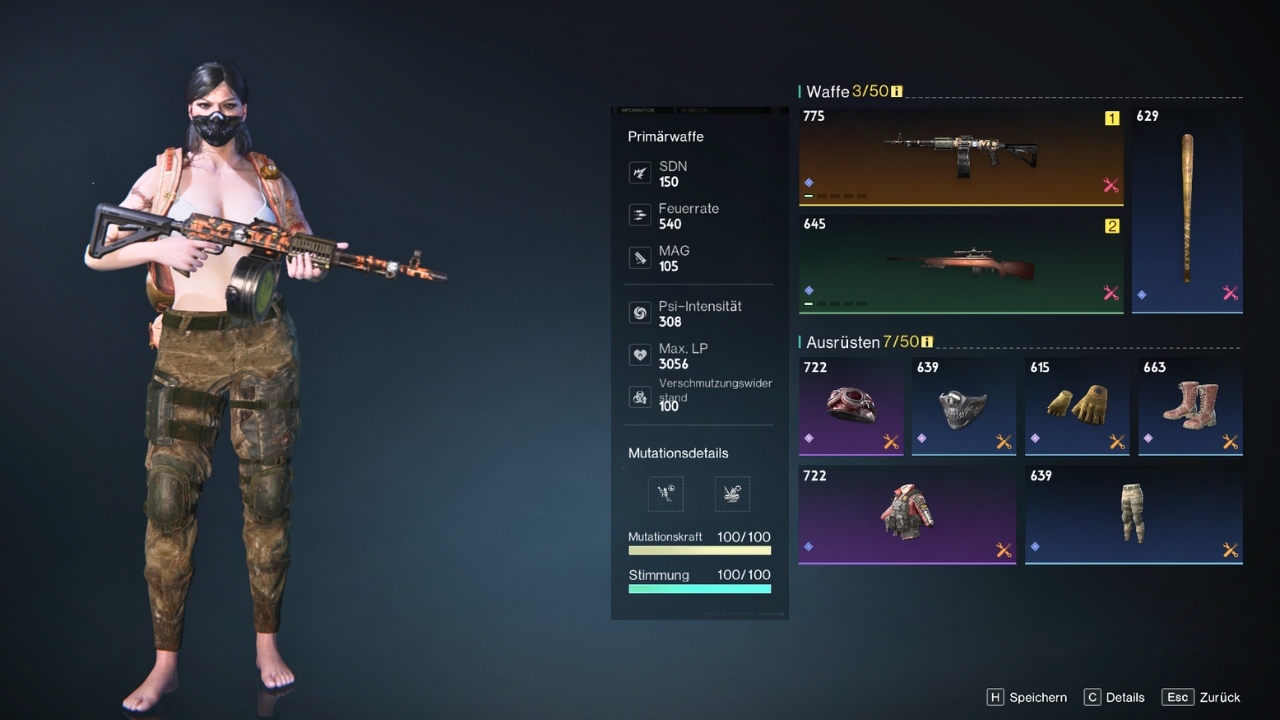Screen dimensions: 1280x720
Task: Choose the baseball bat melee slot
Action: pos(1187,208)
